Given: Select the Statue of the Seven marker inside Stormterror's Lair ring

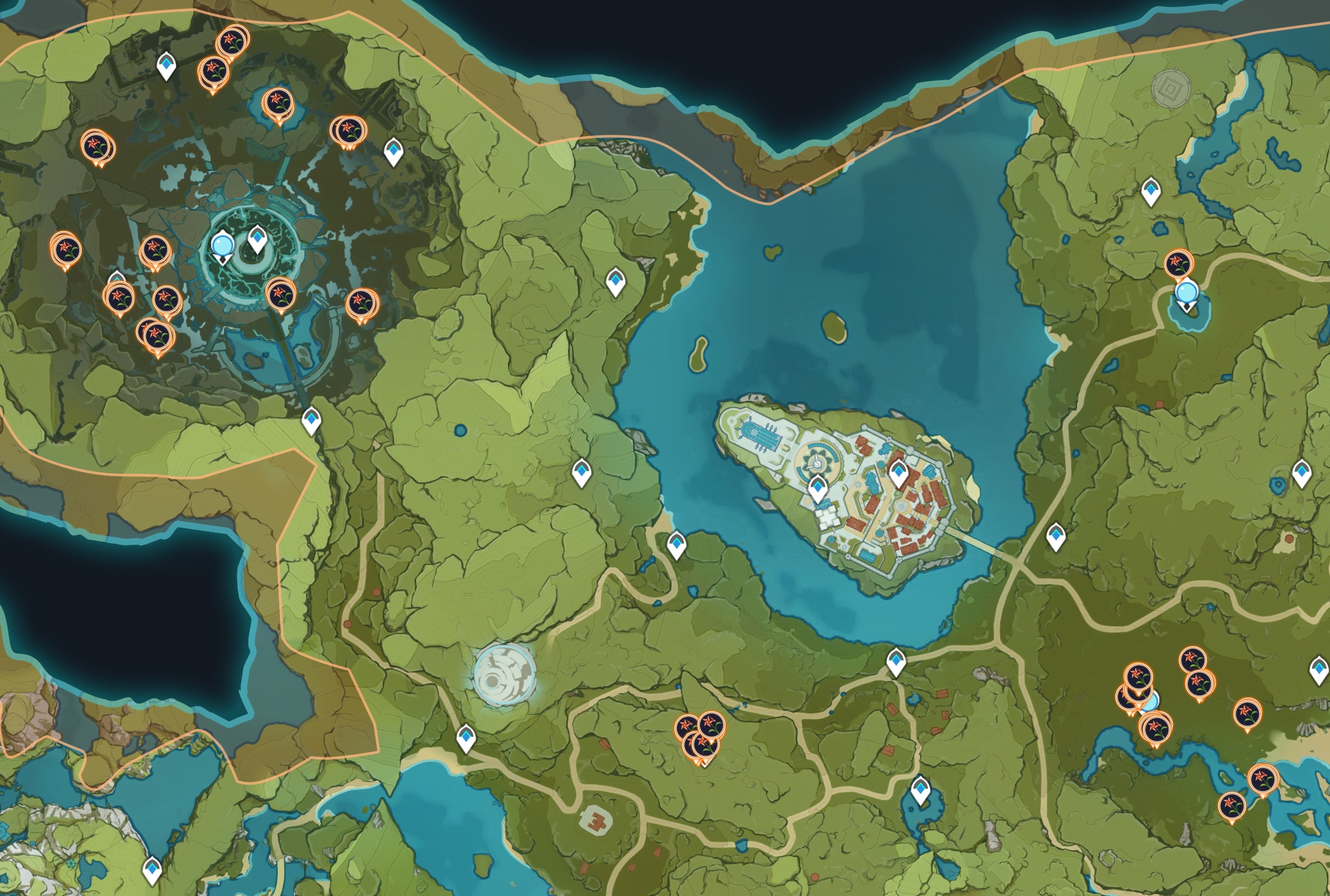Looking at the screenshot, I should tap(223, 245).
